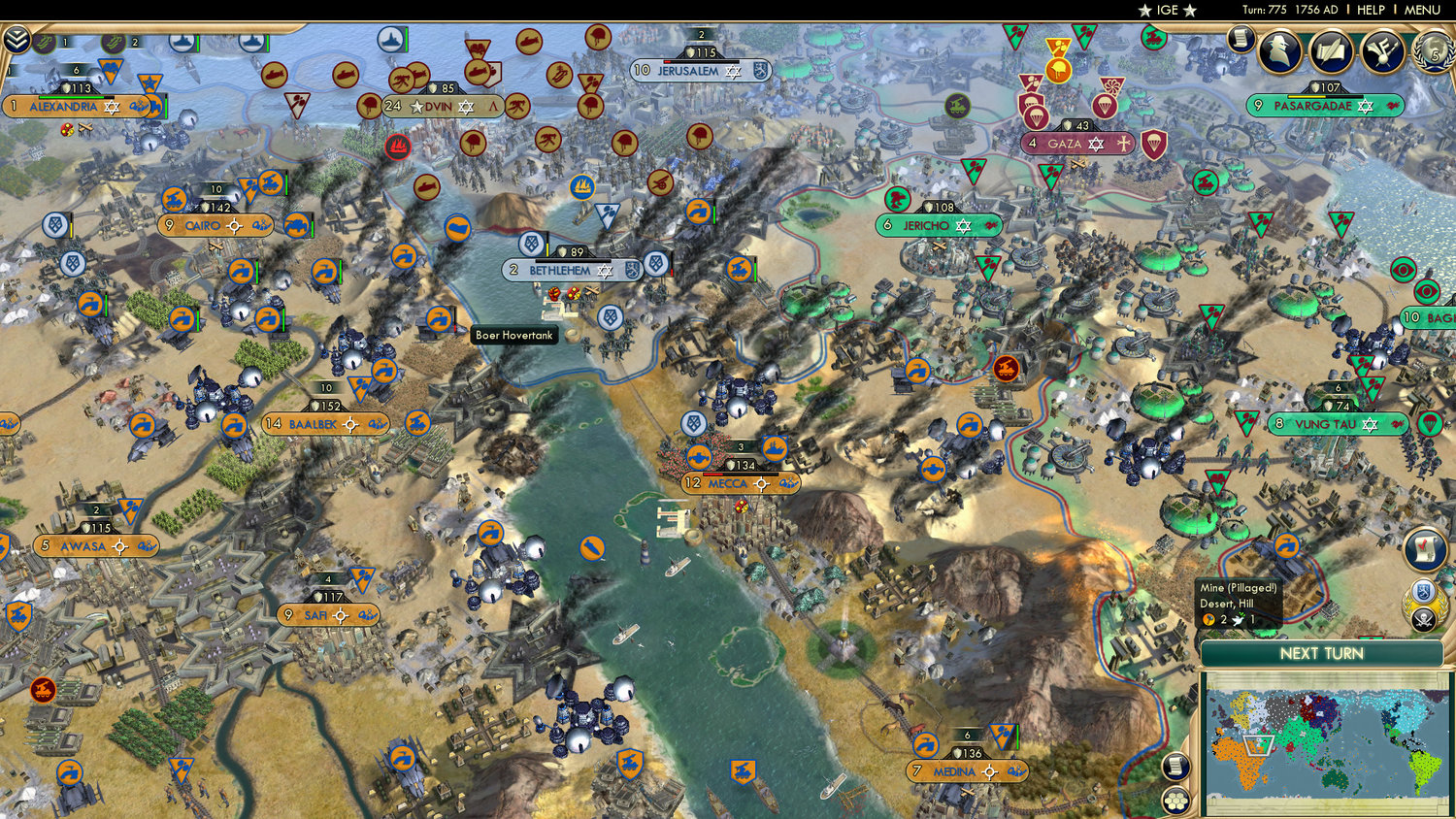Expand the stacked air unit count above Mecca

point(741,447)
